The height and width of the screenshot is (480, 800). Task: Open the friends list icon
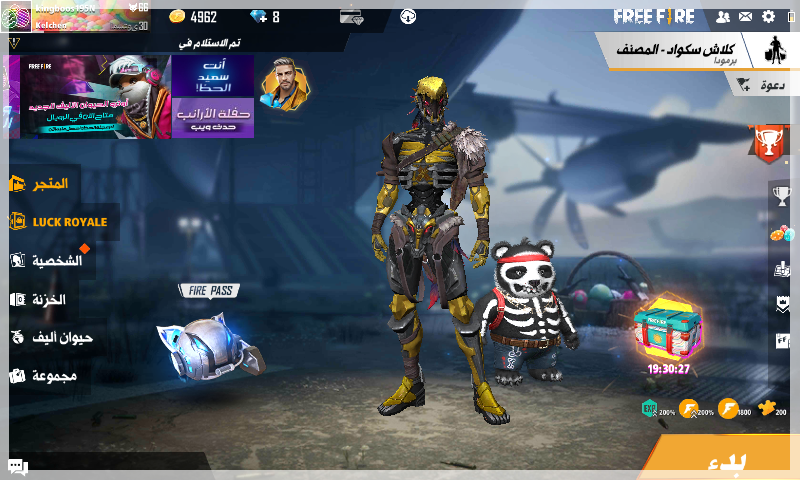(x=723, y=17)
